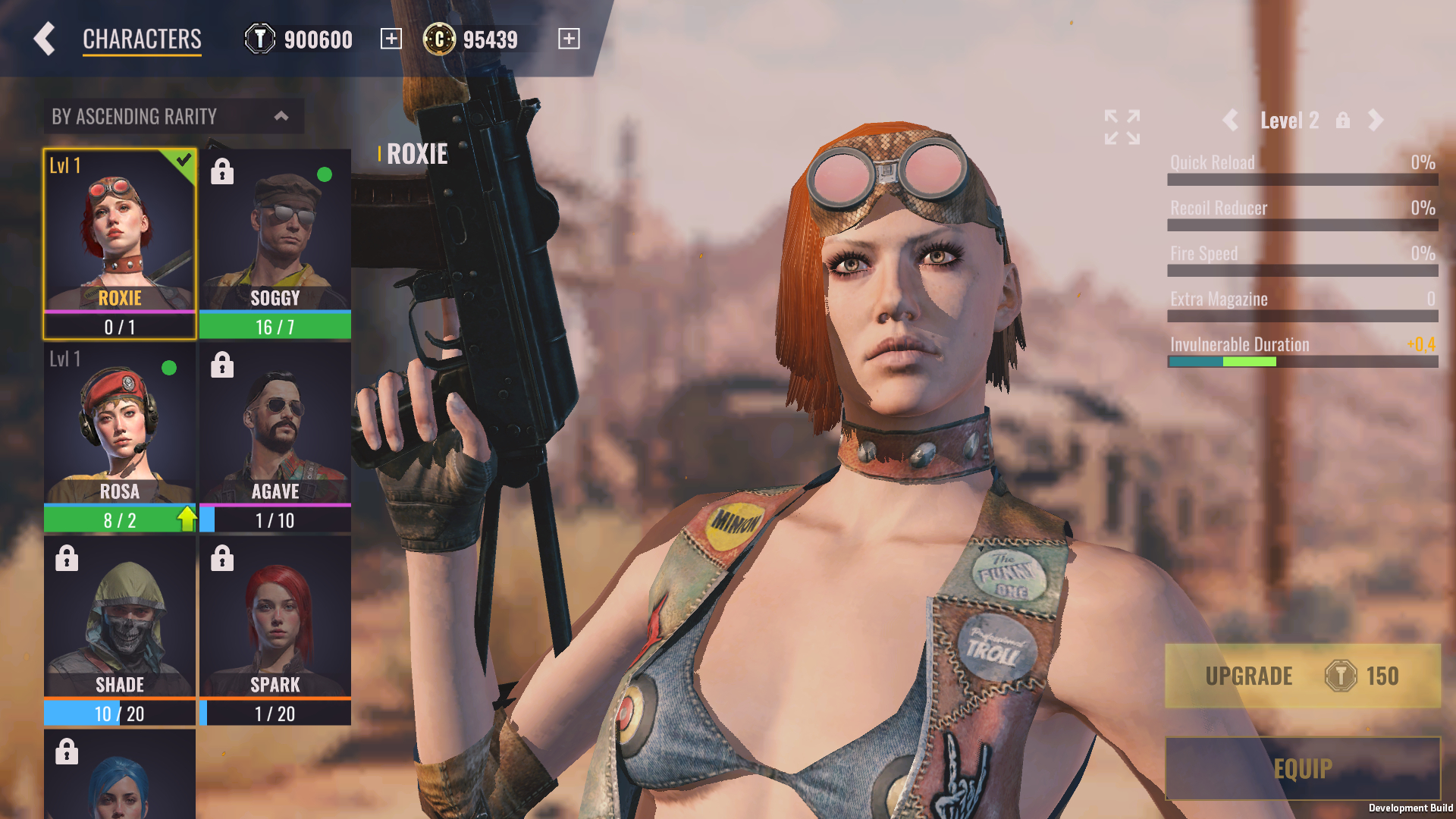Choose the Spark character card
Viewport: 1456px width, 819px height.
tap(275, 630)
